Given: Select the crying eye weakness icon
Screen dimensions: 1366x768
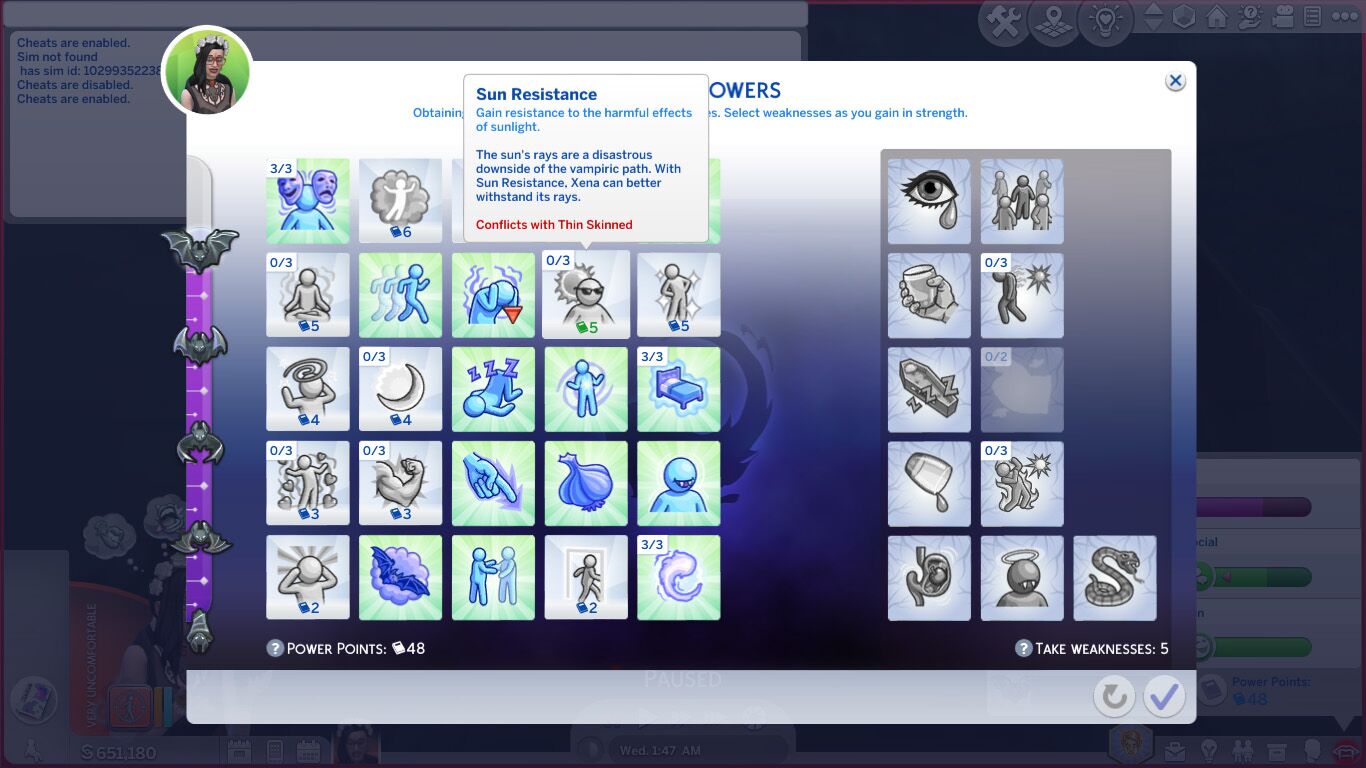Looking at the screenshot, I should (929, 200).
